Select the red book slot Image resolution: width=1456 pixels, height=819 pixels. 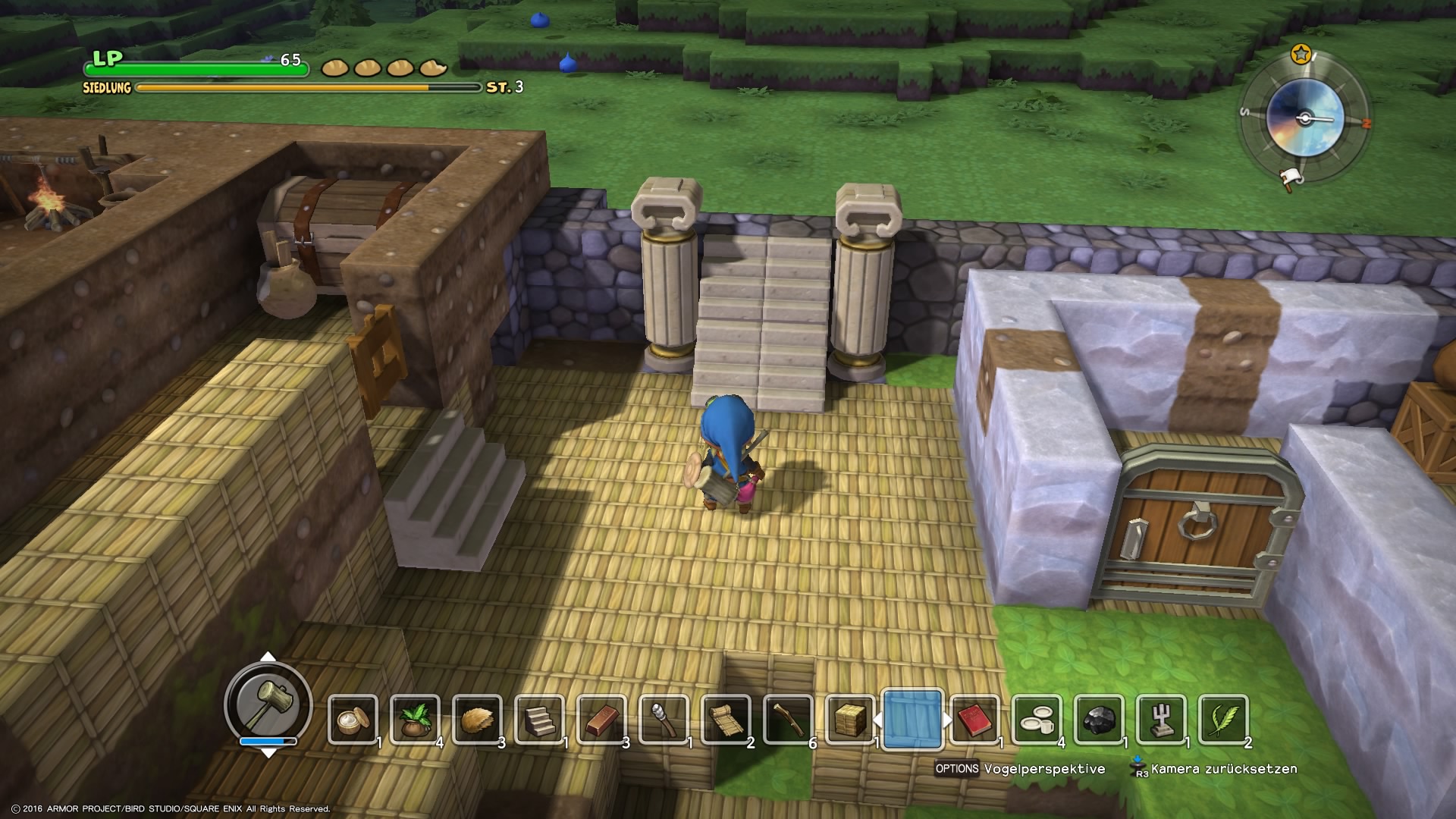point(974,720)
